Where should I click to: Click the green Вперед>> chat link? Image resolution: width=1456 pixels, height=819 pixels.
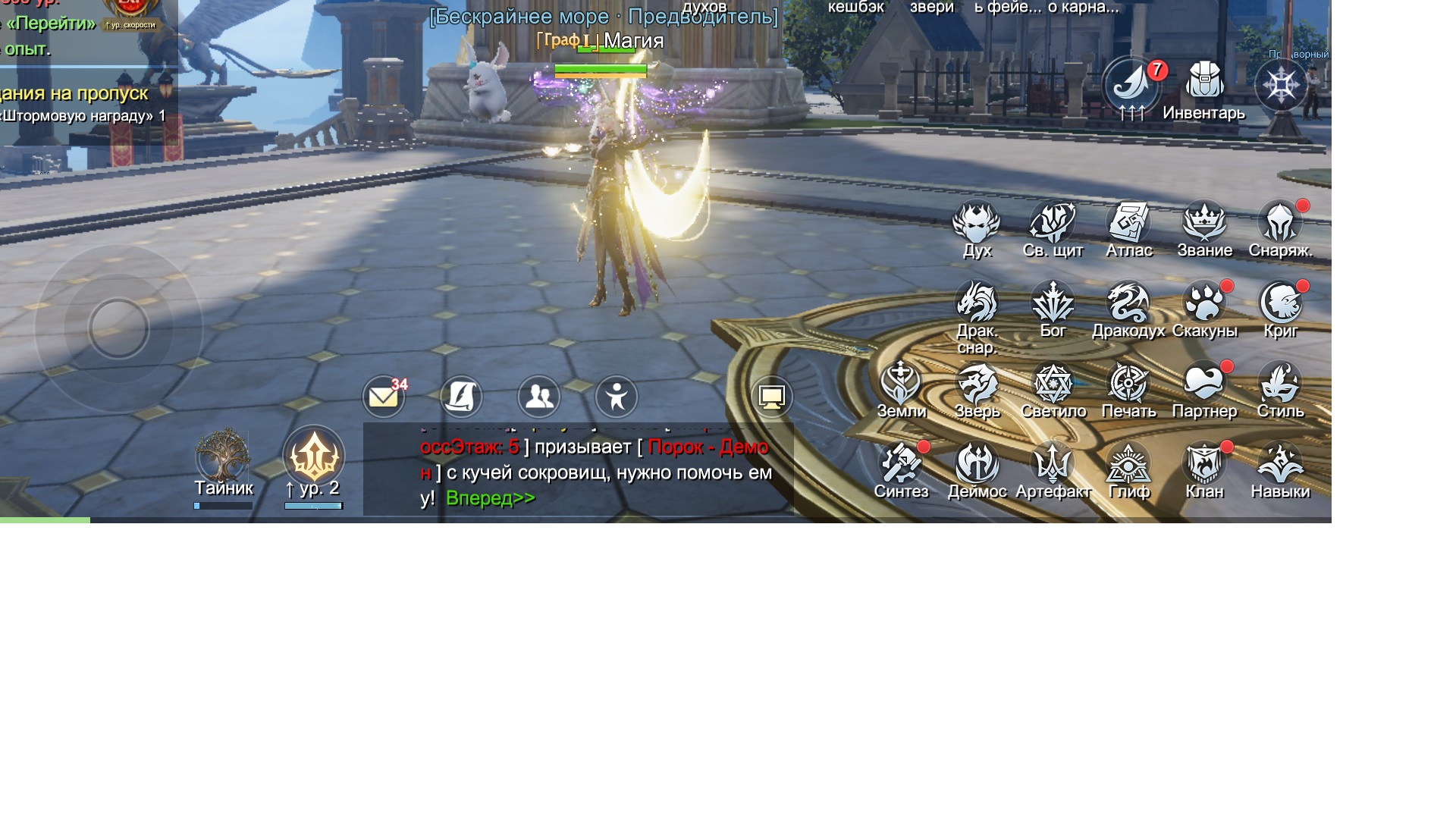(x=490, y=498)
